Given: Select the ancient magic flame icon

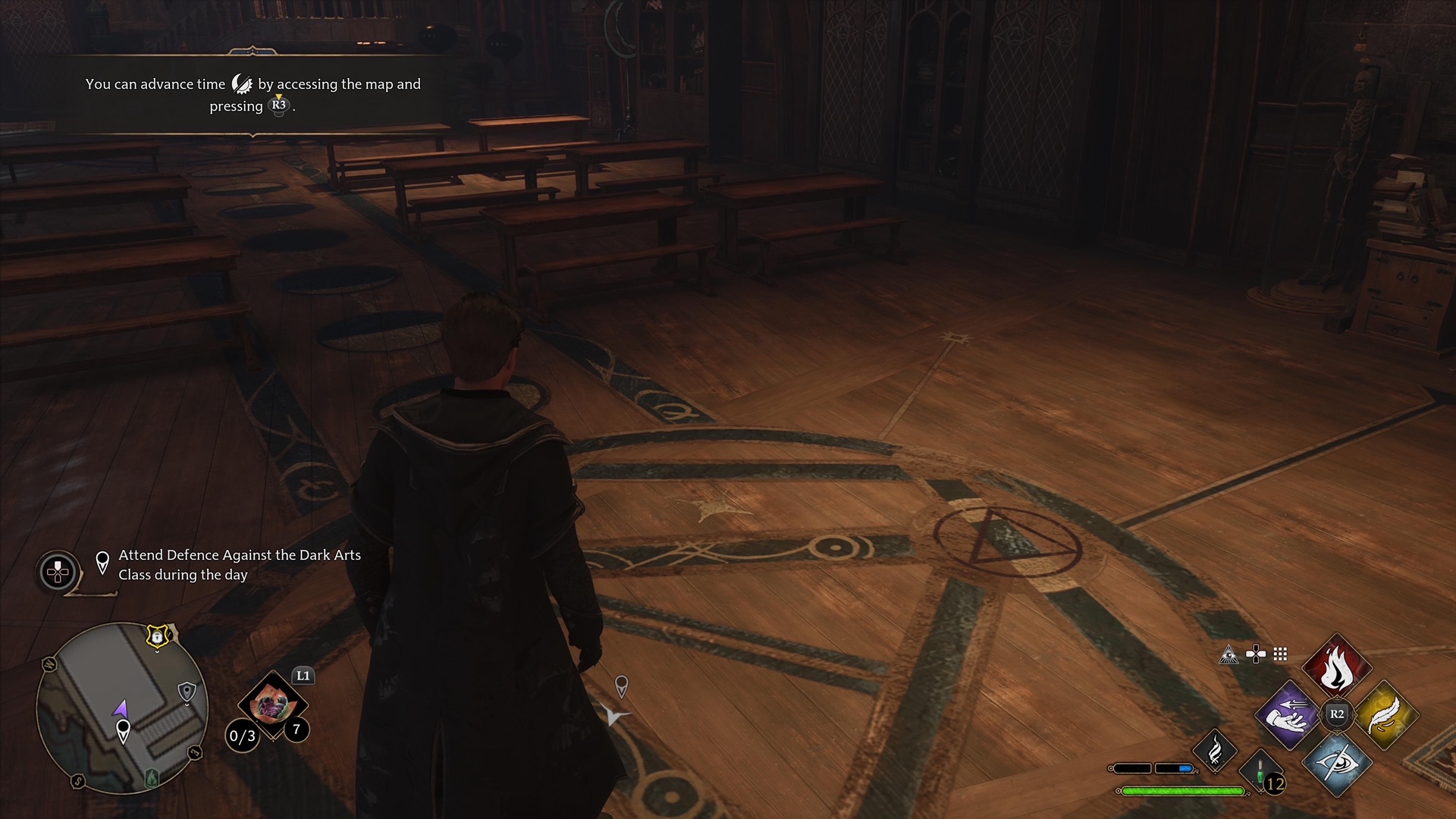Looking at the screenshot, I should pos(1214,752).
